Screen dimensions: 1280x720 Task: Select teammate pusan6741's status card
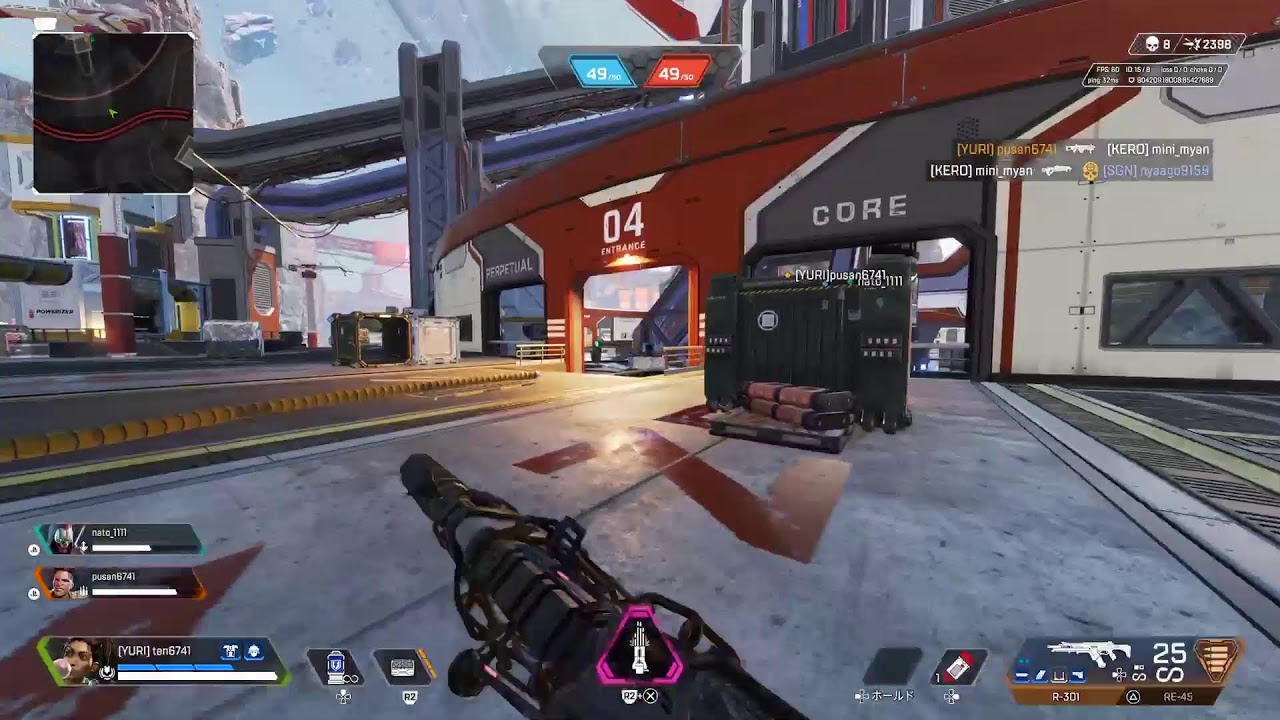pos(120,584)
